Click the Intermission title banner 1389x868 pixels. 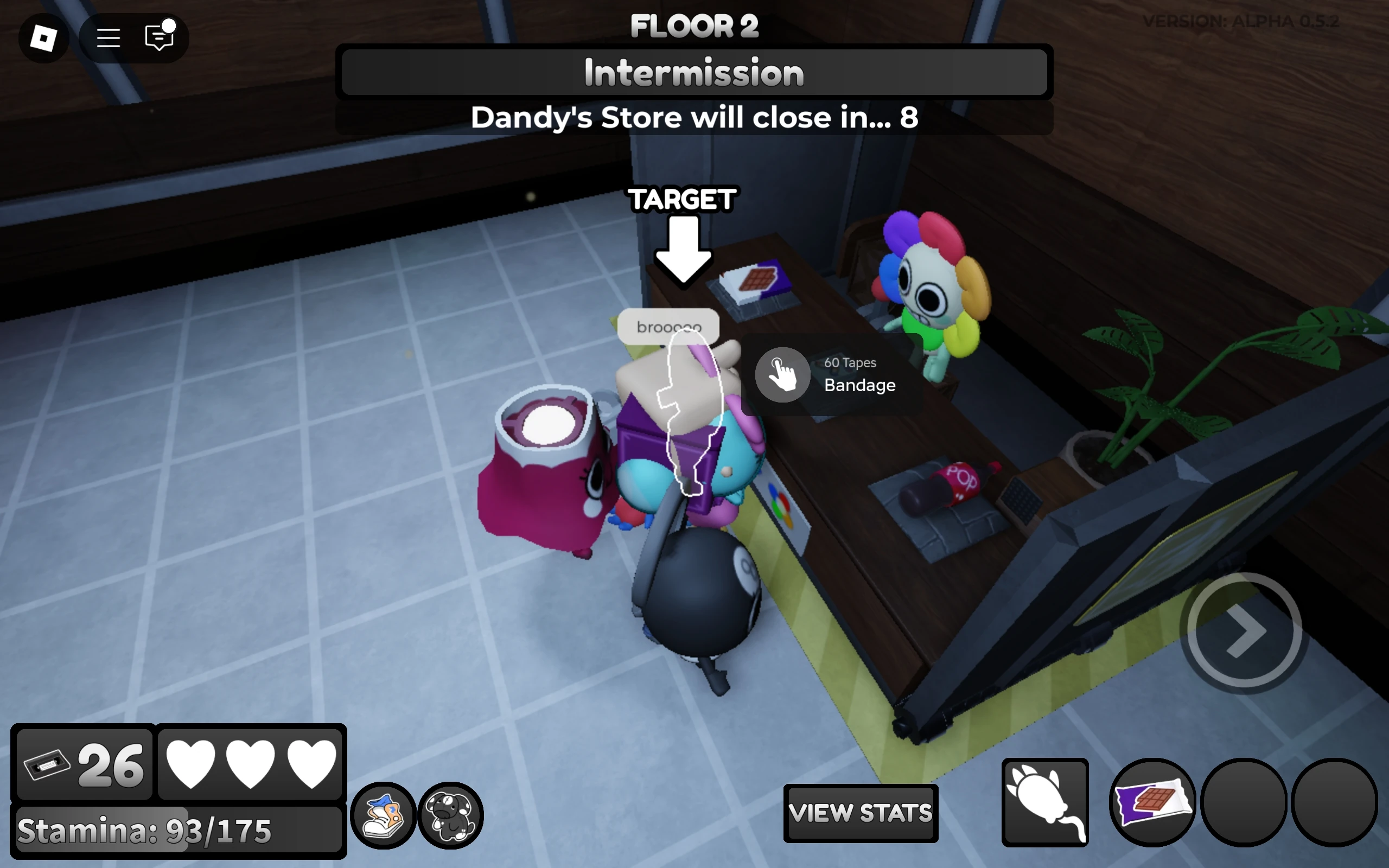694,71
